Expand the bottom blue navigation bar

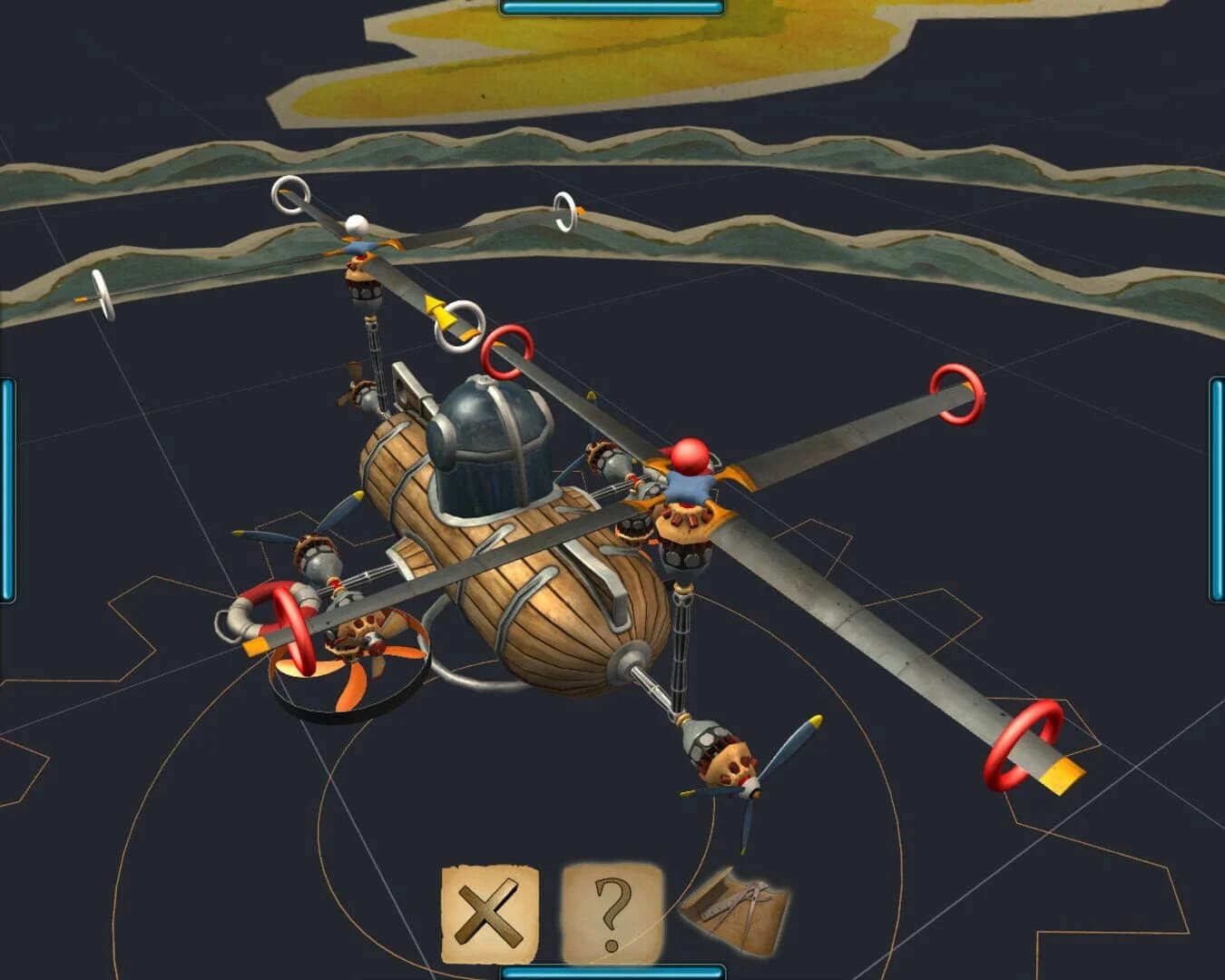[612, 975]
